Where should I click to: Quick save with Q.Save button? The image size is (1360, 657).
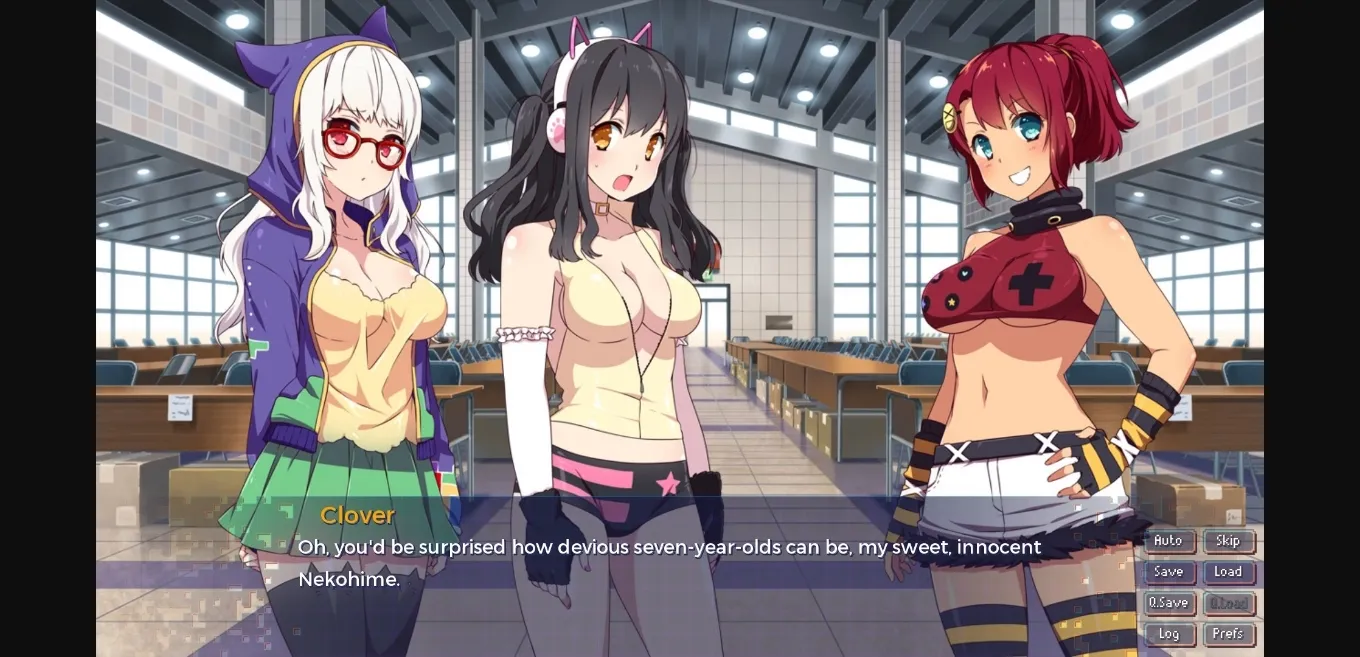1169,603
